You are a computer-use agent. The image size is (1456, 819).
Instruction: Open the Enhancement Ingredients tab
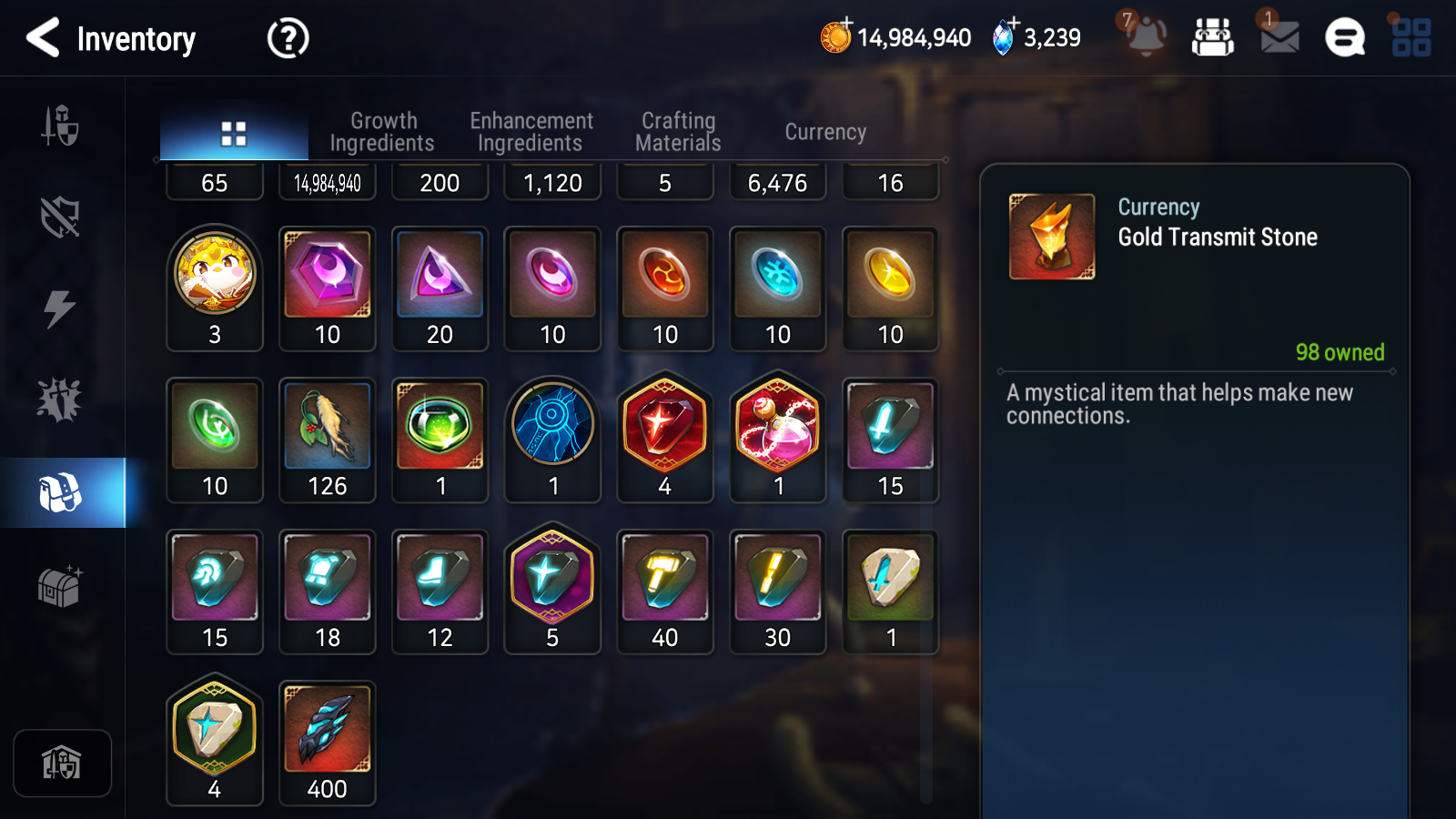pos(531,132)
